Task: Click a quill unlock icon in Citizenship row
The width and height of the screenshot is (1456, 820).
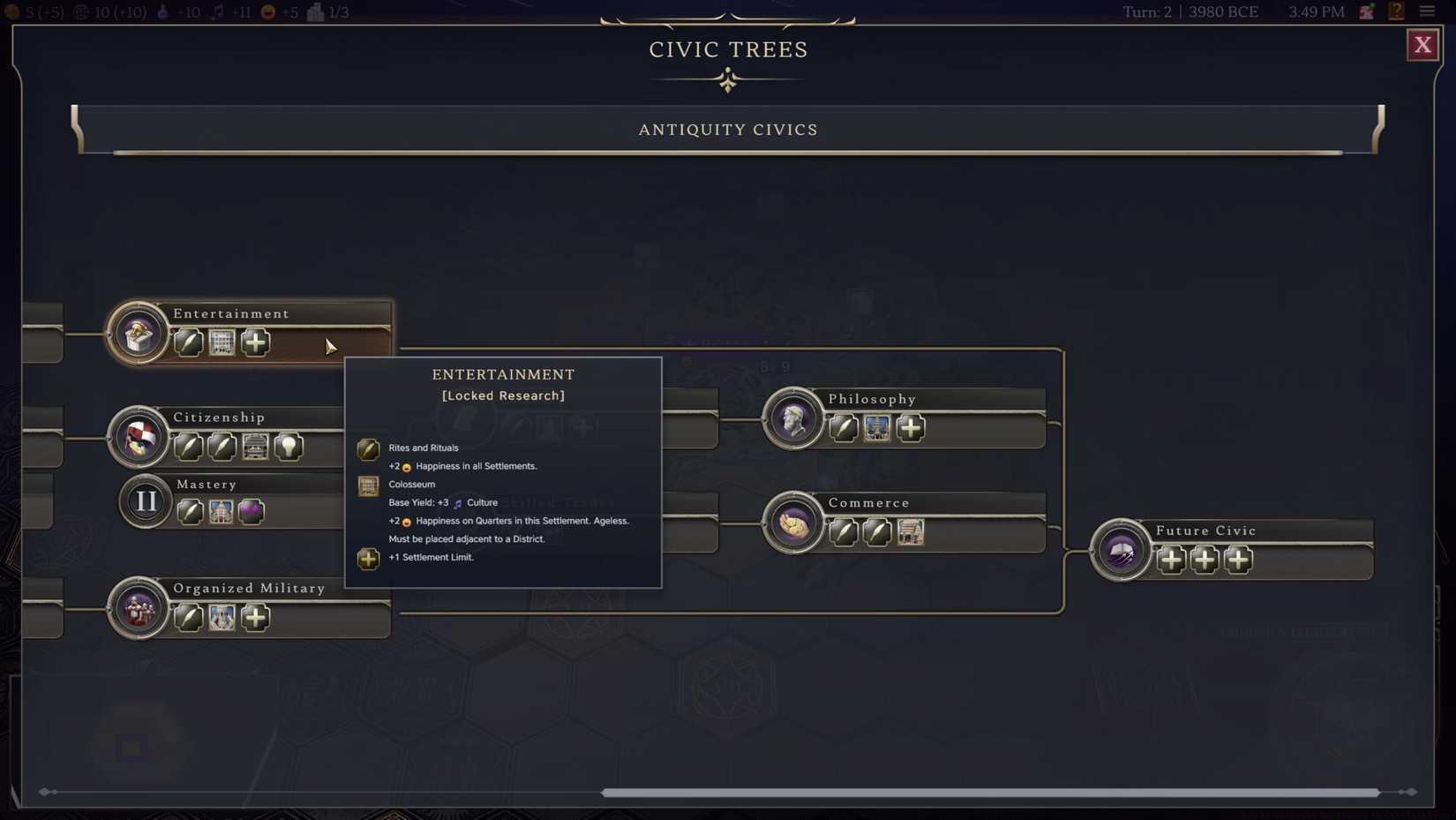Action: 188,447
